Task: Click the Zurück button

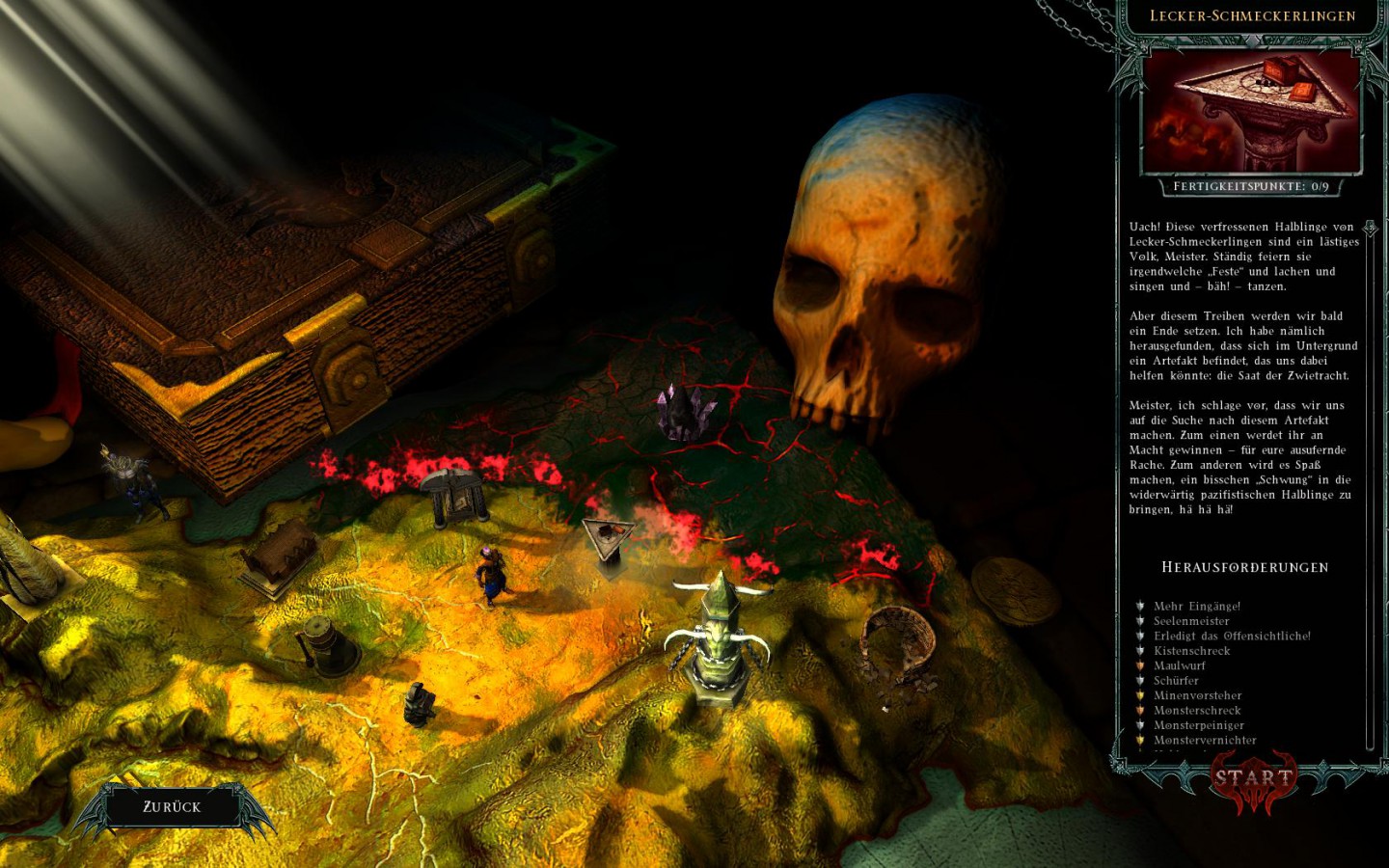Action: [172, 805]
